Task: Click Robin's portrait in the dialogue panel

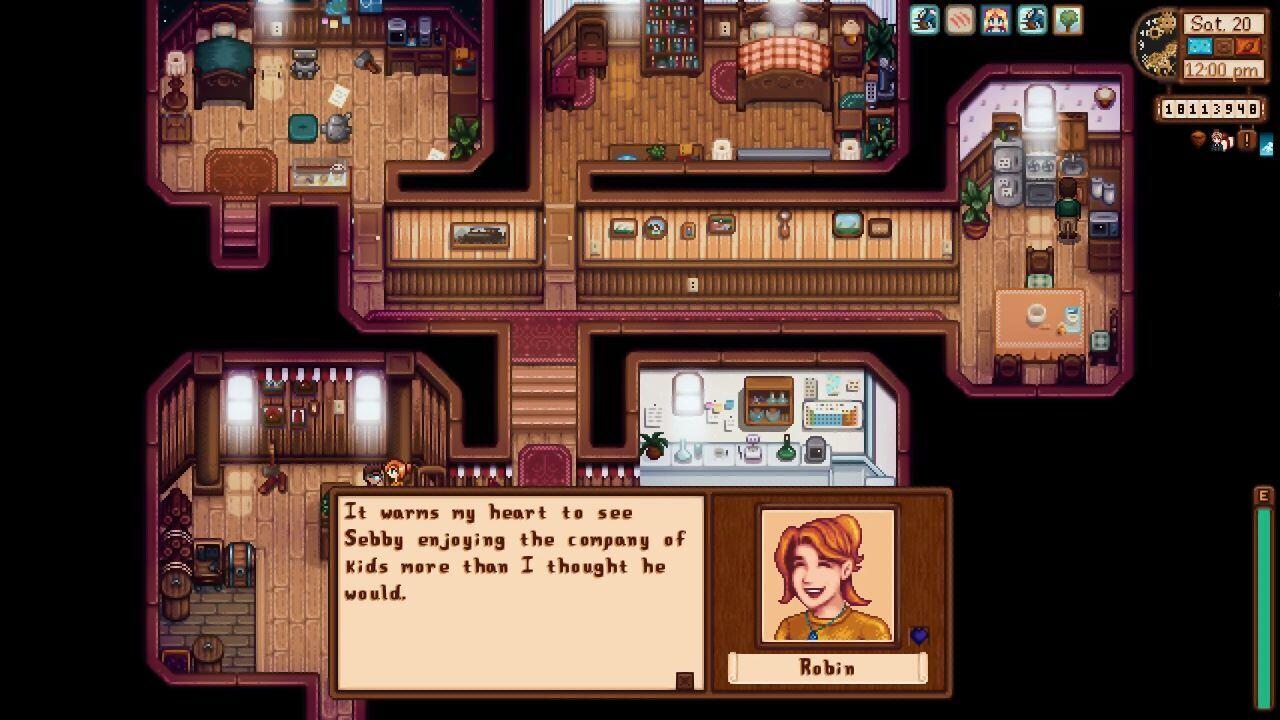Action: click(x=827, y=575)
